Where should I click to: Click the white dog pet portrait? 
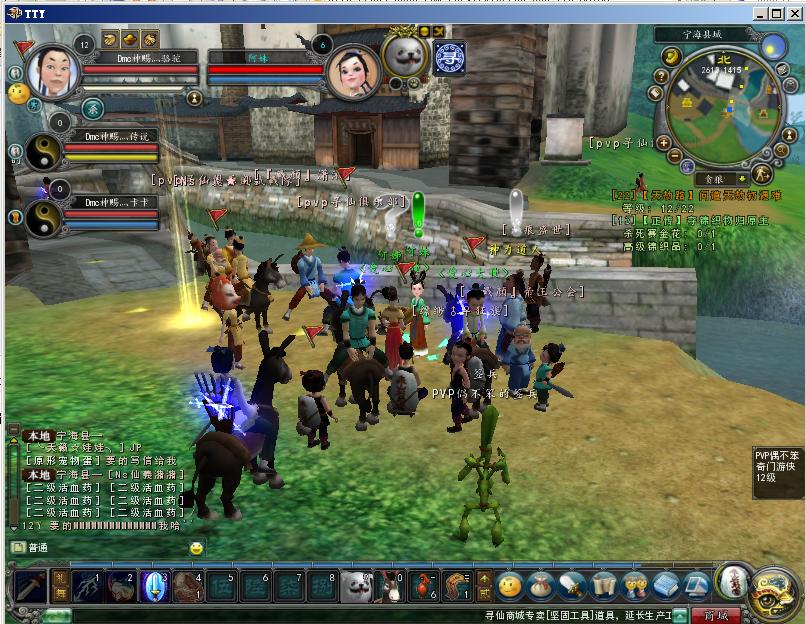406,54
